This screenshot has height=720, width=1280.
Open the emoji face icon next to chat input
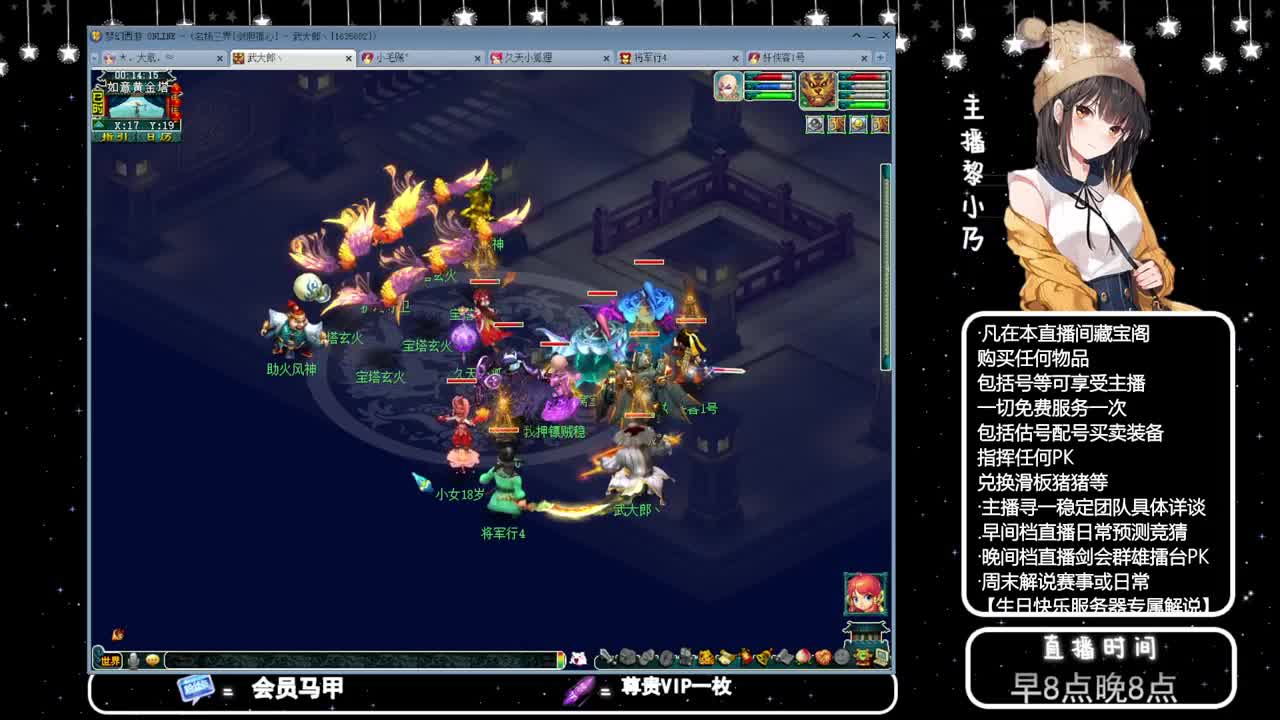[x=151, y=659]
